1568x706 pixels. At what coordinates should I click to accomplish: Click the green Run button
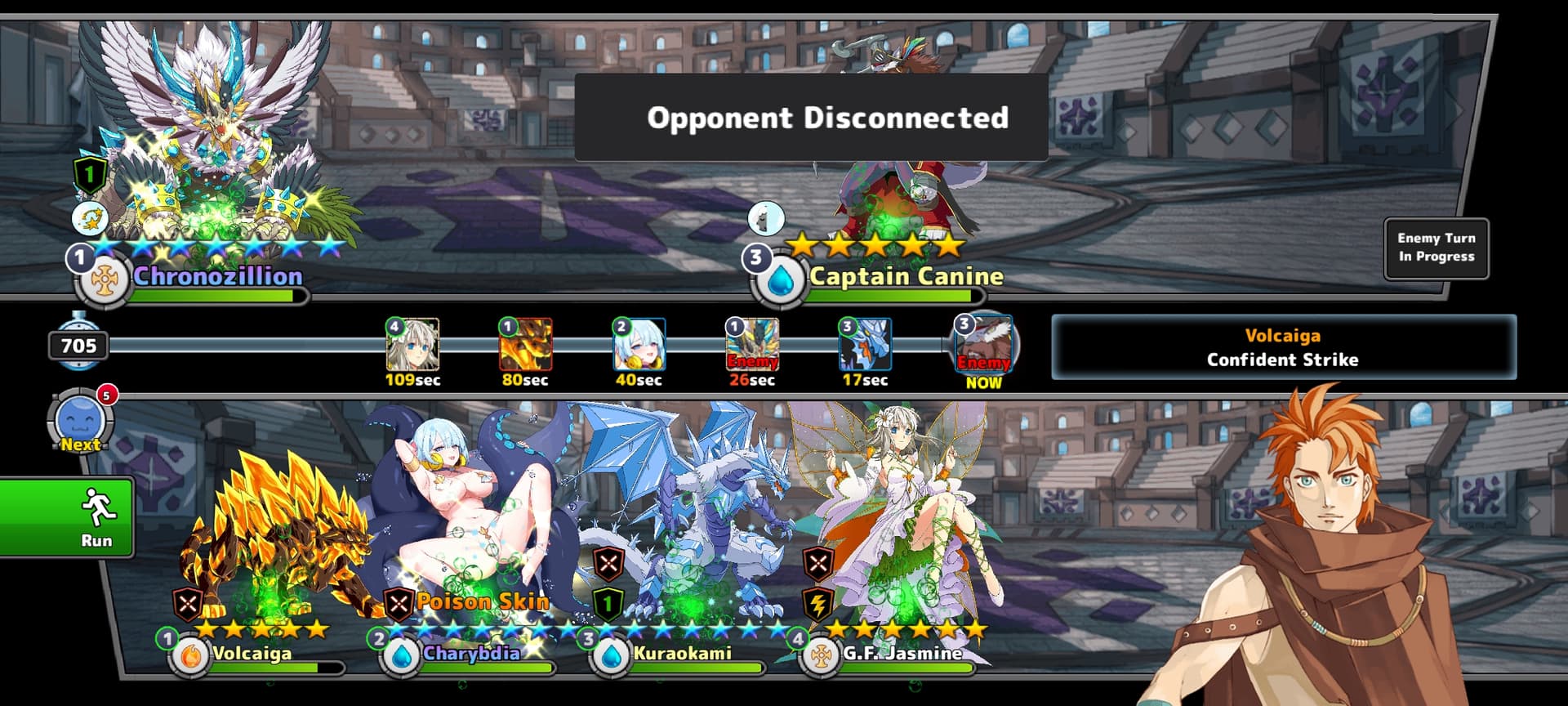point(67,518)
